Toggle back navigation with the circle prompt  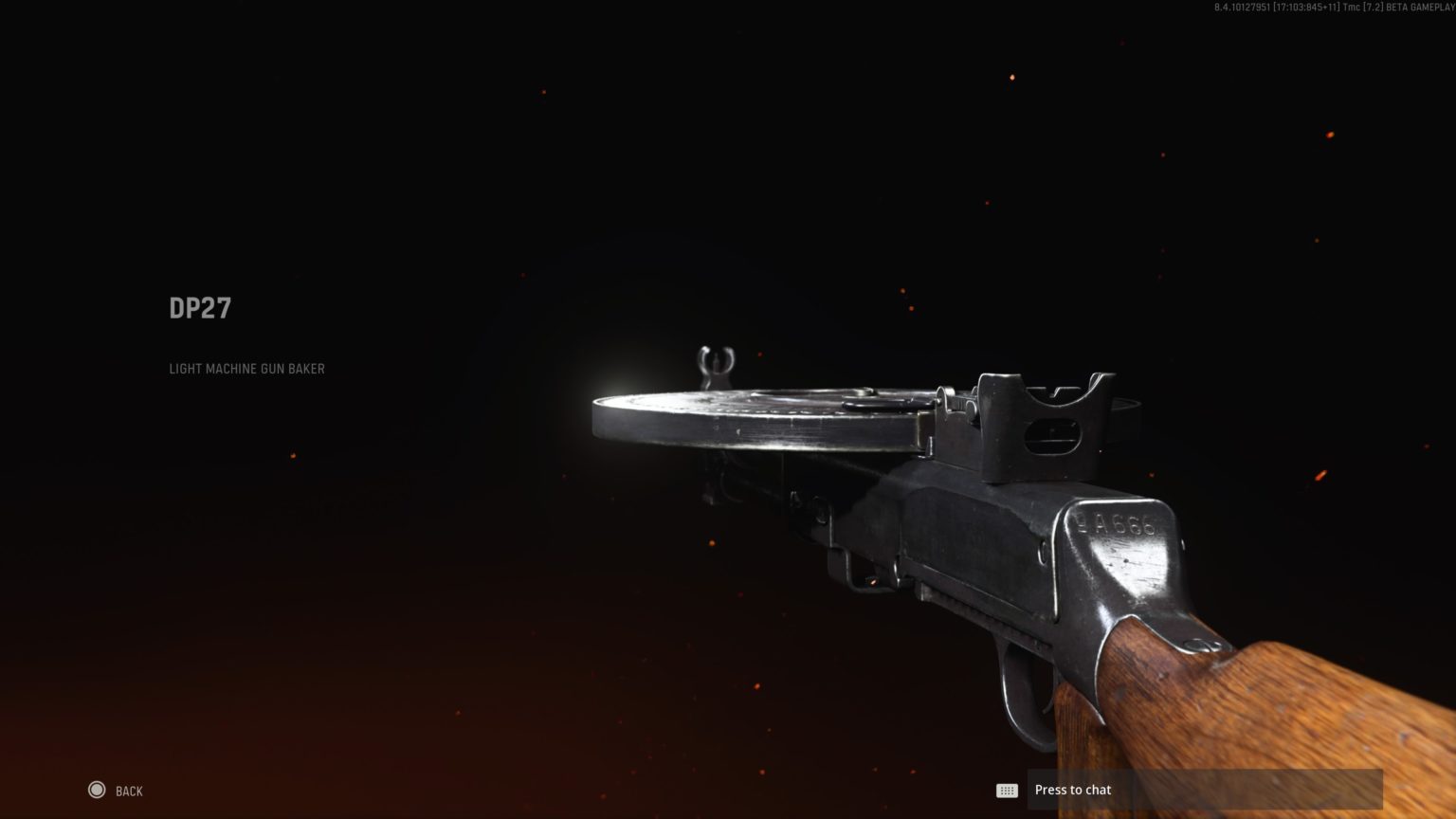click(96, 790)
